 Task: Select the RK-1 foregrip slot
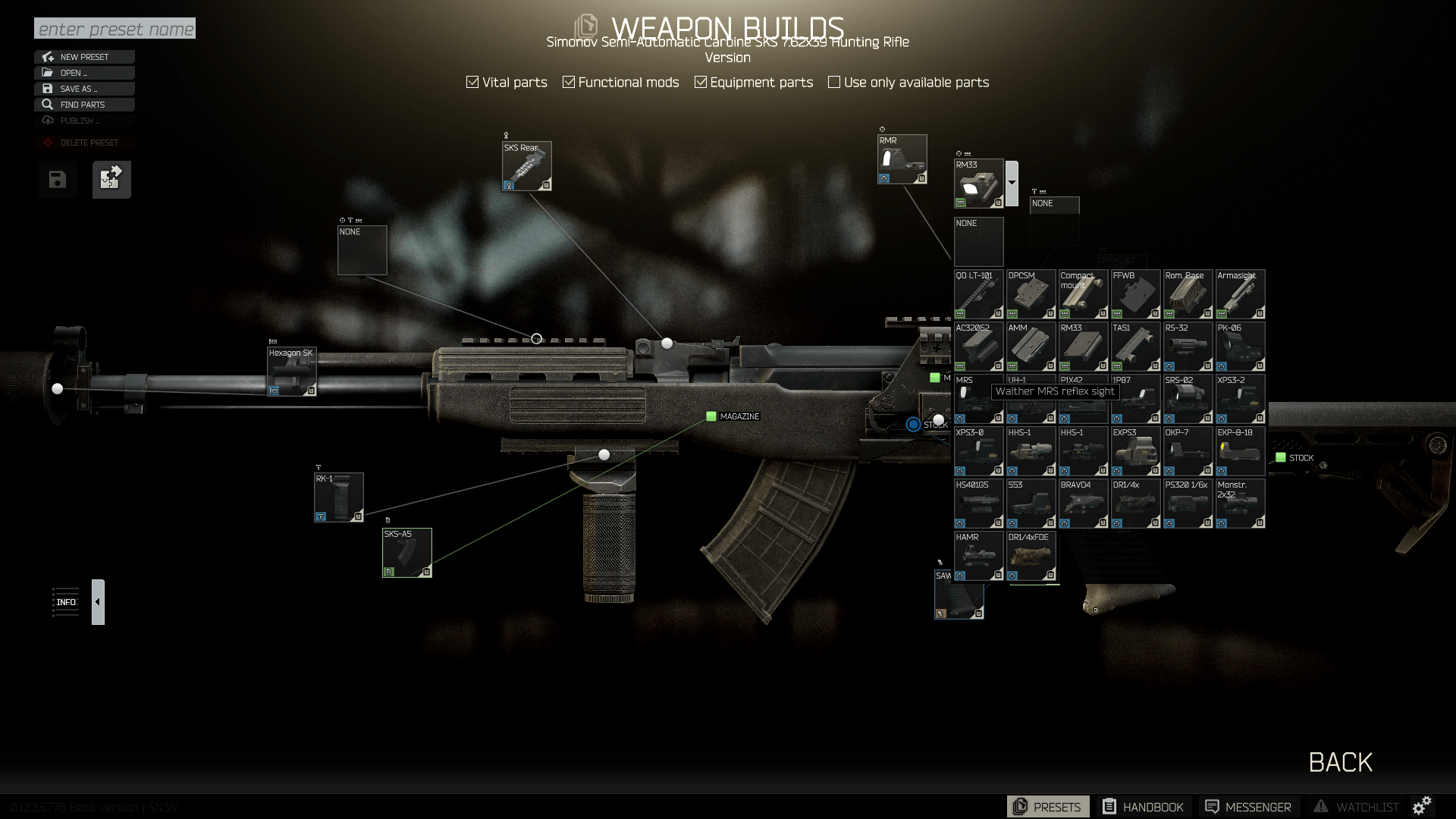pos(339,497)
